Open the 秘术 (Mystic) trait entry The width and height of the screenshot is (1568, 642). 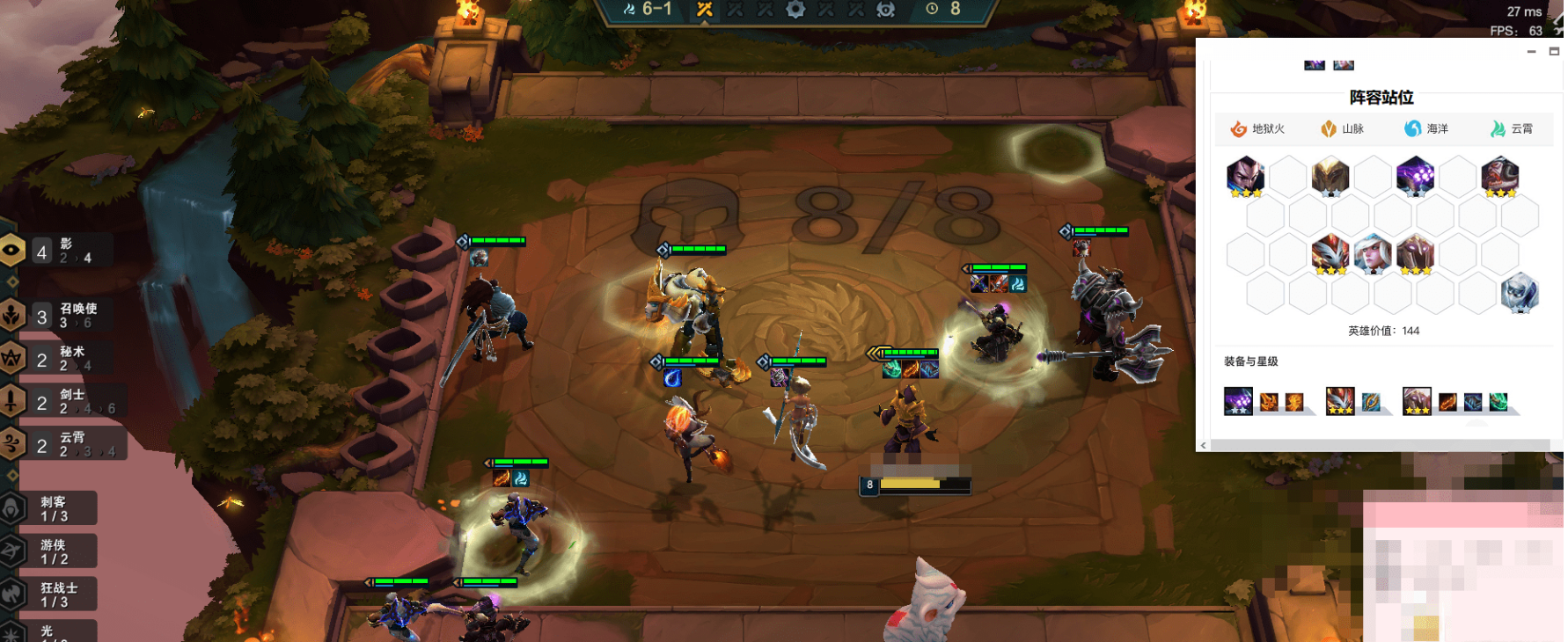(x=62, y=358)
